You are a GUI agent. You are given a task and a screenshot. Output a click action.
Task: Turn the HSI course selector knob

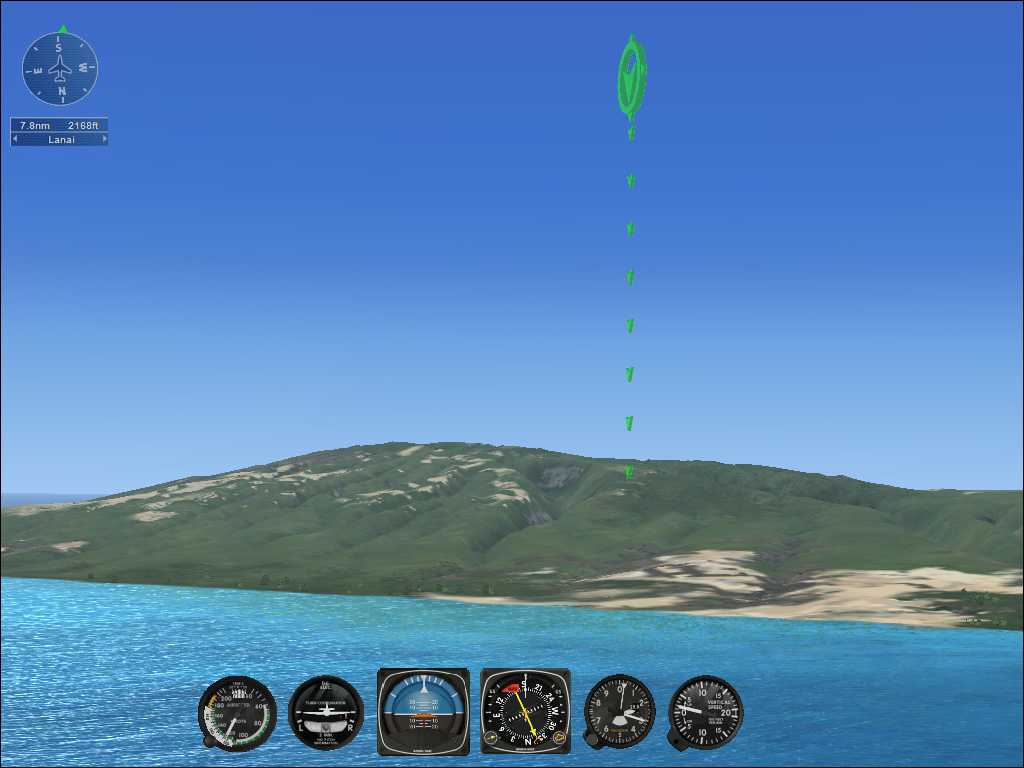tap(491, 739)
